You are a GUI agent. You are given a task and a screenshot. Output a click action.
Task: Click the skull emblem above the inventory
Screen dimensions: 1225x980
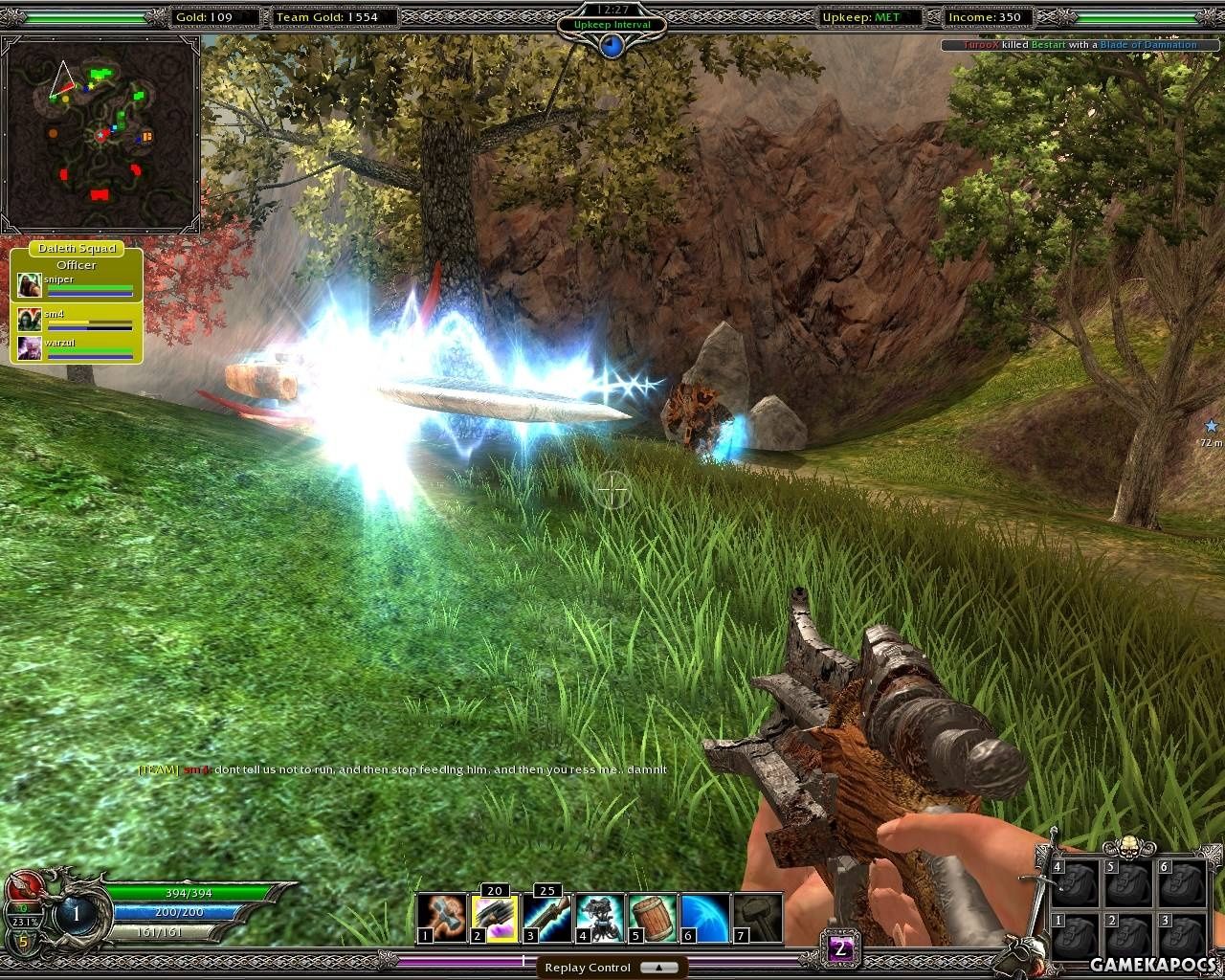[1128, 848]
